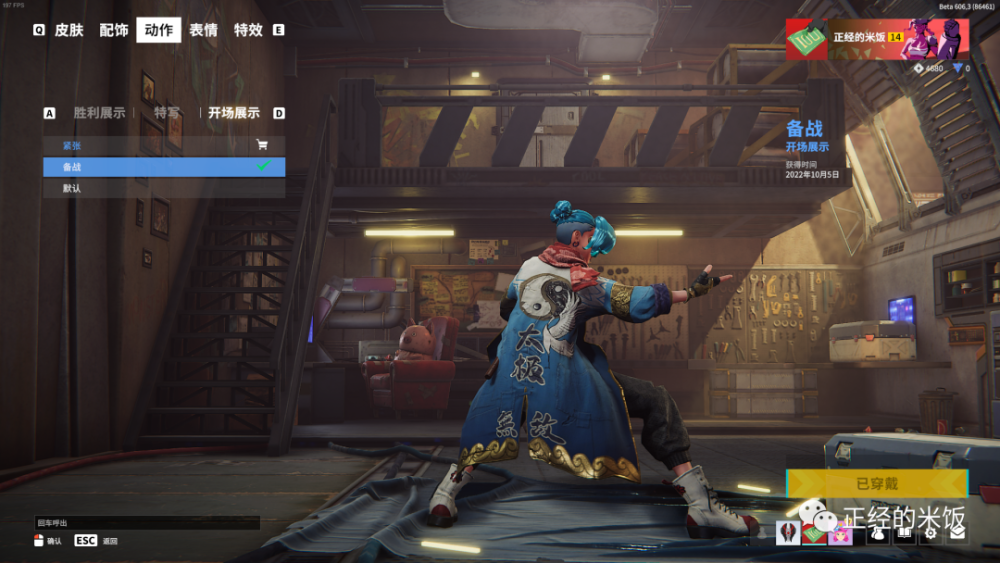Open the 正经的米饭 player profile banner

tap(876, 39)
